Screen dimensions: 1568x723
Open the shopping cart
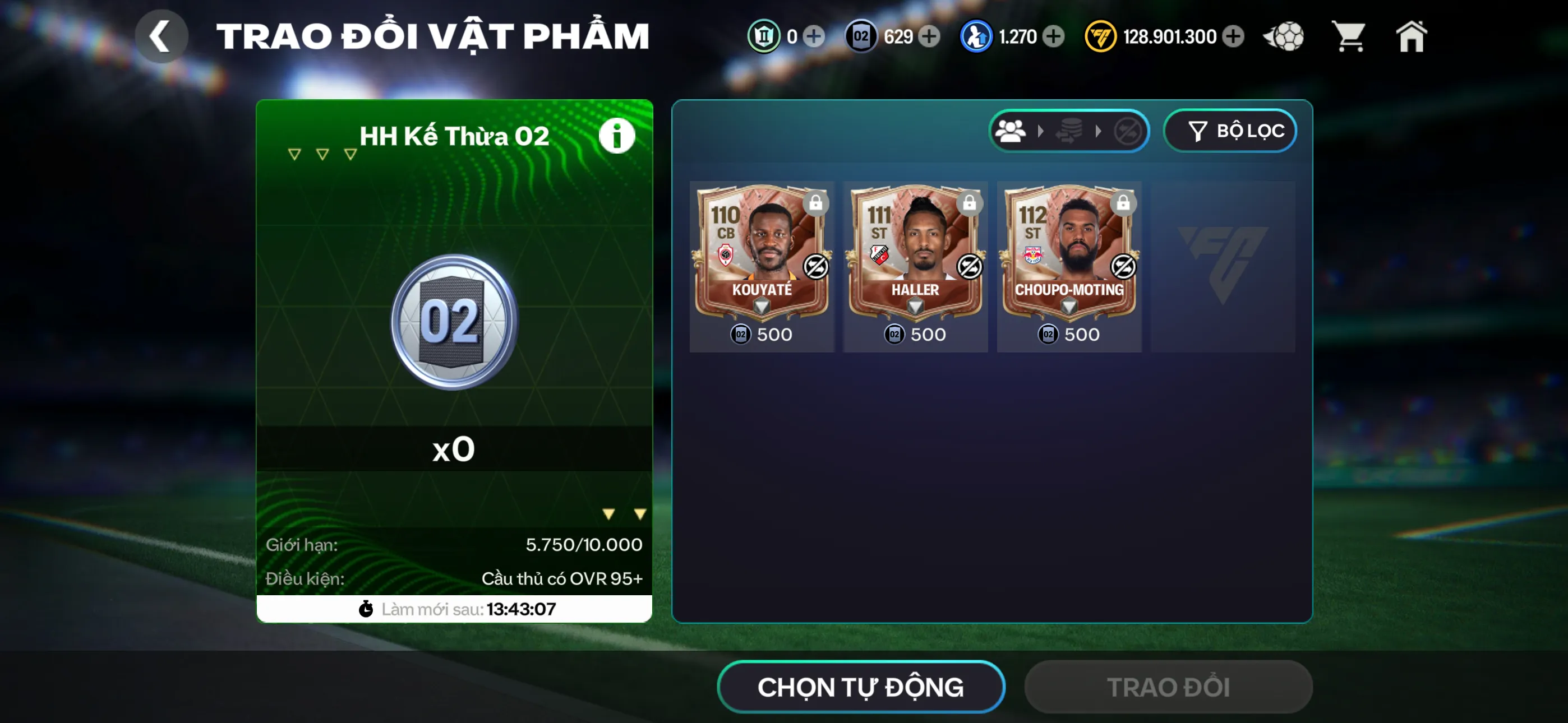[x=1349, y=36]
